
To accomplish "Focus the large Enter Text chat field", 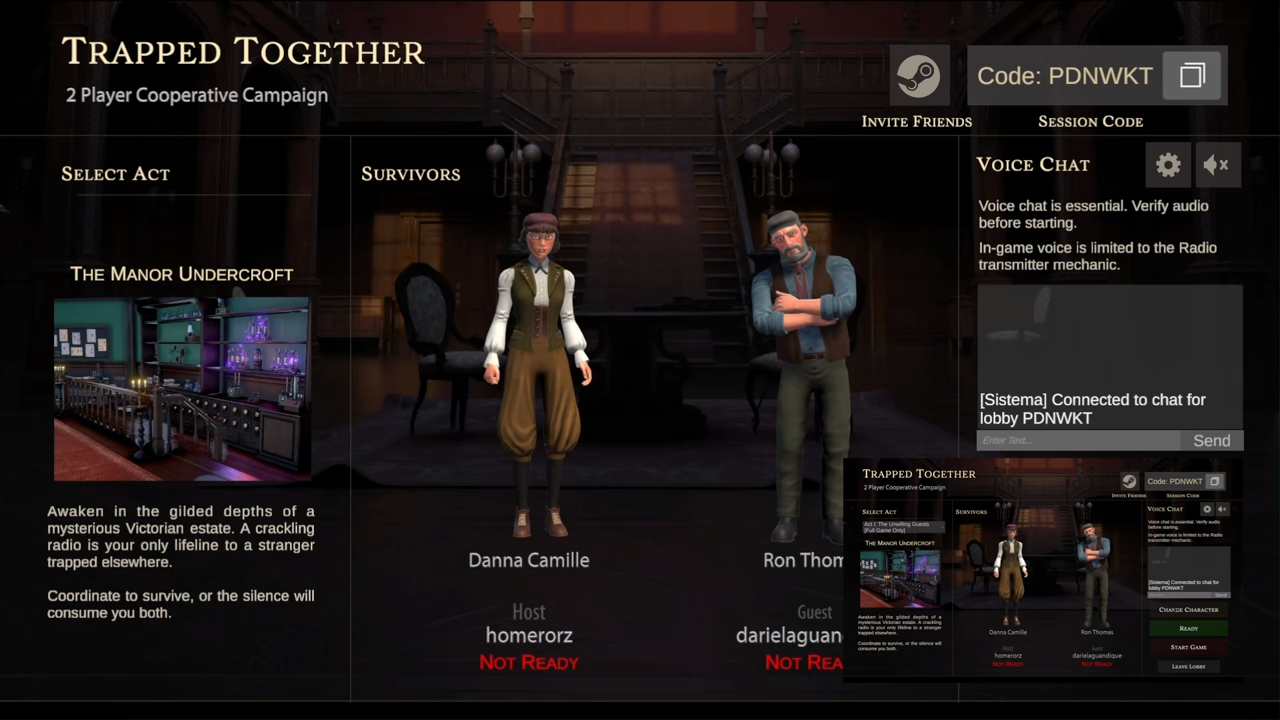I will coord(1077,441).
